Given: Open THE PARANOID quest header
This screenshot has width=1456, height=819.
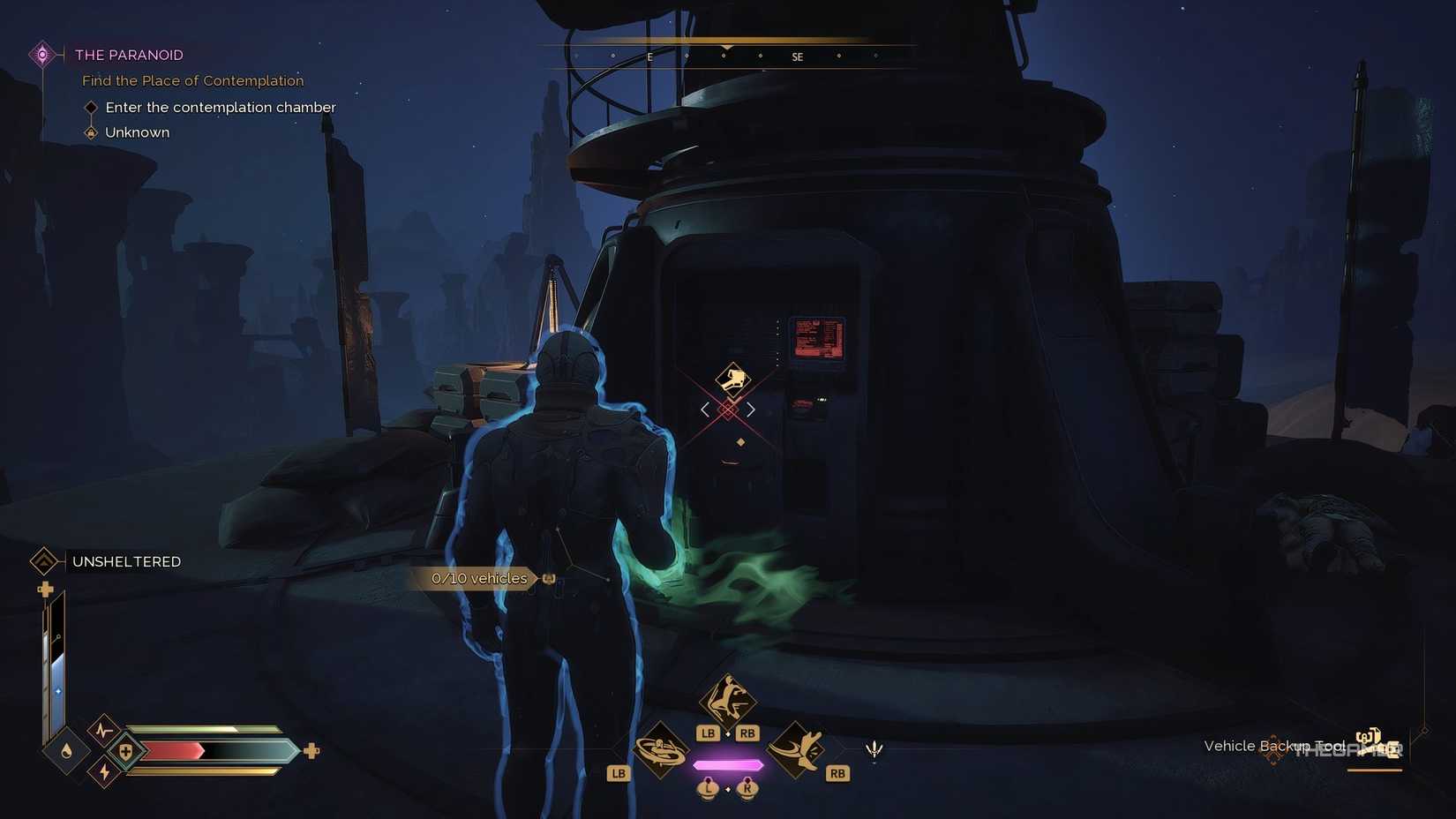Looking at the screenshot, I should 129,54.
